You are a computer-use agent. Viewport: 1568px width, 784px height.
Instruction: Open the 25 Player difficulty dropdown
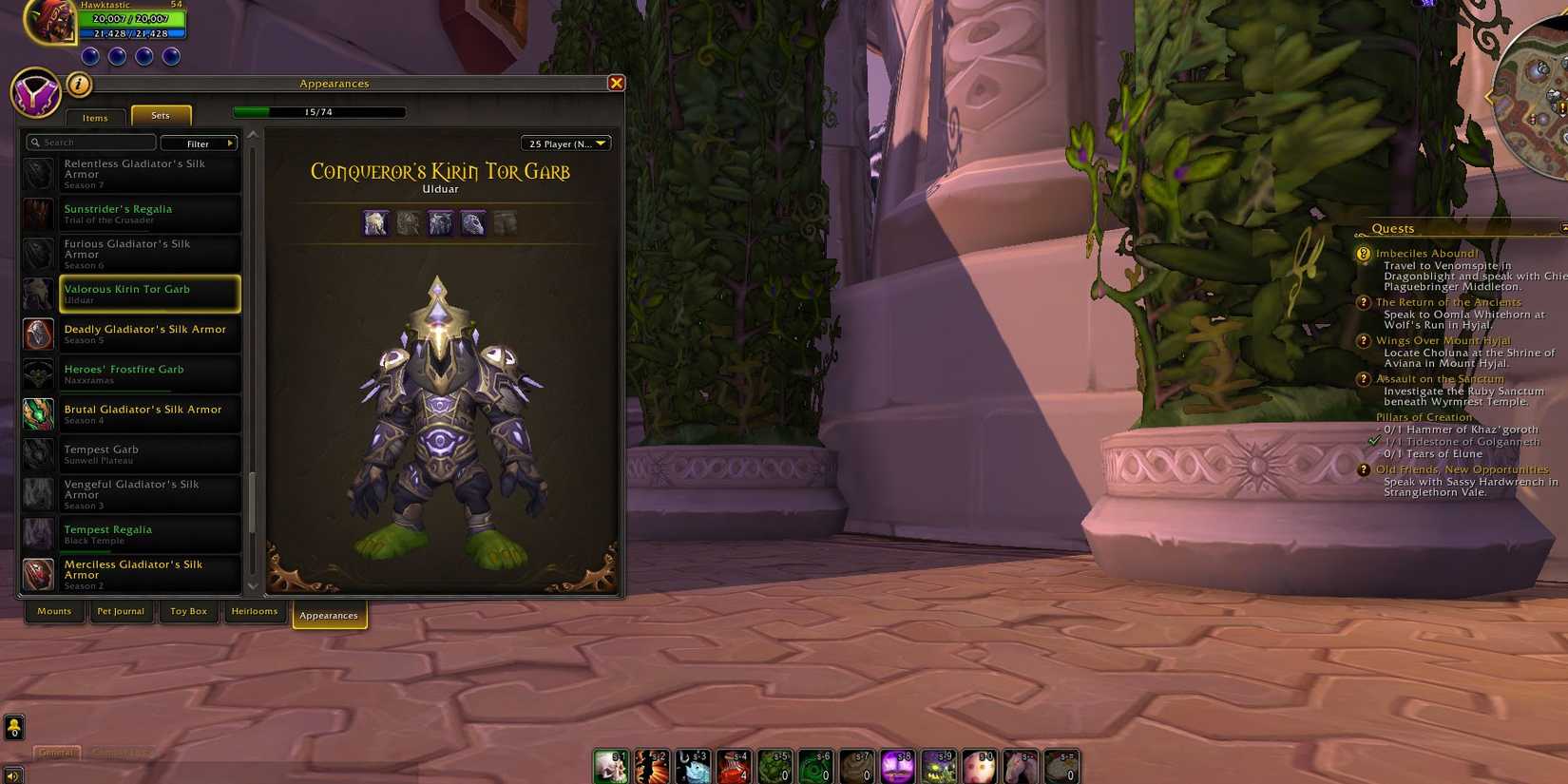tap(566, 143)
